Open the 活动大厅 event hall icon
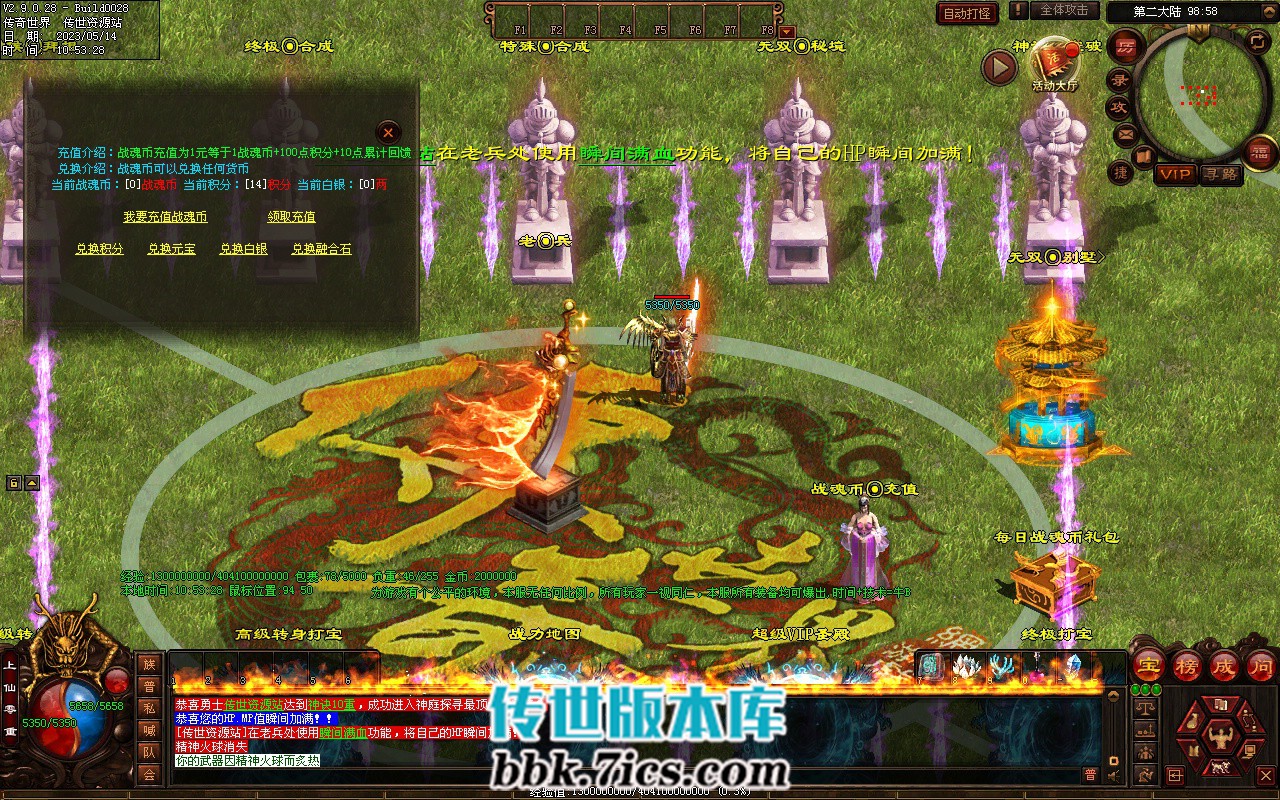The image size is (1280, 800). click(x=1054, y=60)
